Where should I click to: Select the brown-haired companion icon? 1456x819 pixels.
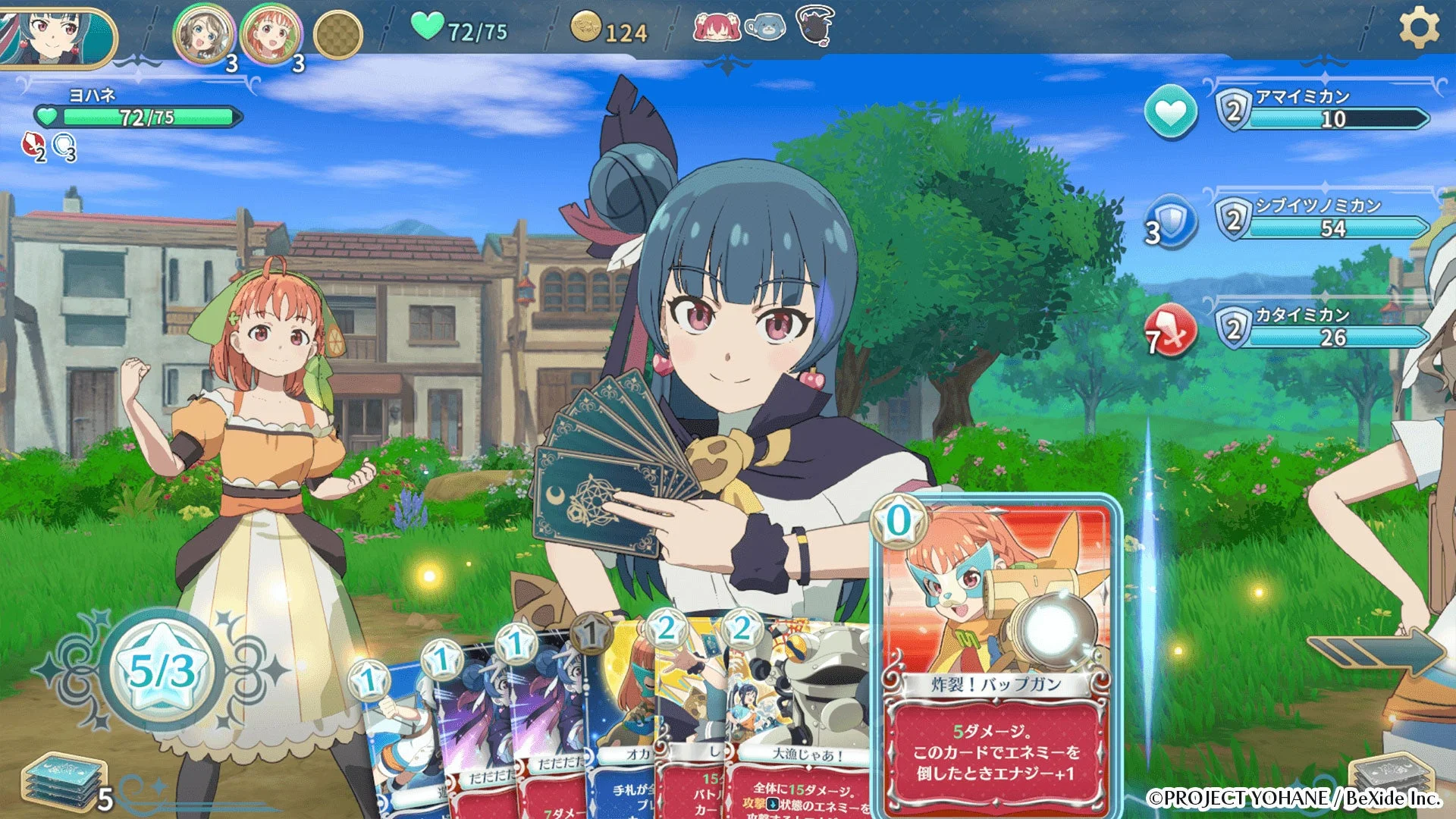coord(202,34)
